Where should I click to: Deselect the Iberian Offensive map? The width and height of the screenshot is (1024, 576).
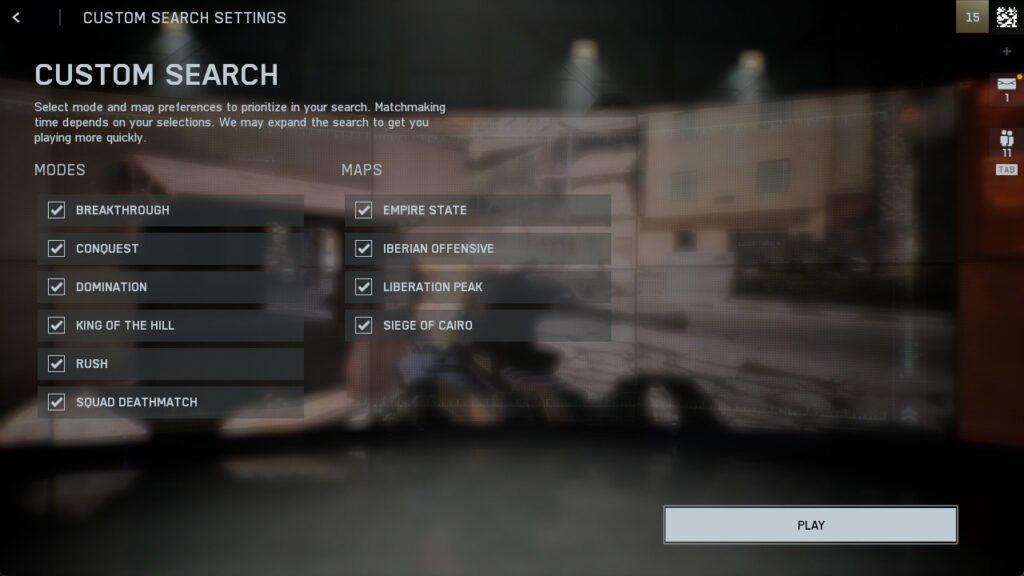[x=364, y=248]
